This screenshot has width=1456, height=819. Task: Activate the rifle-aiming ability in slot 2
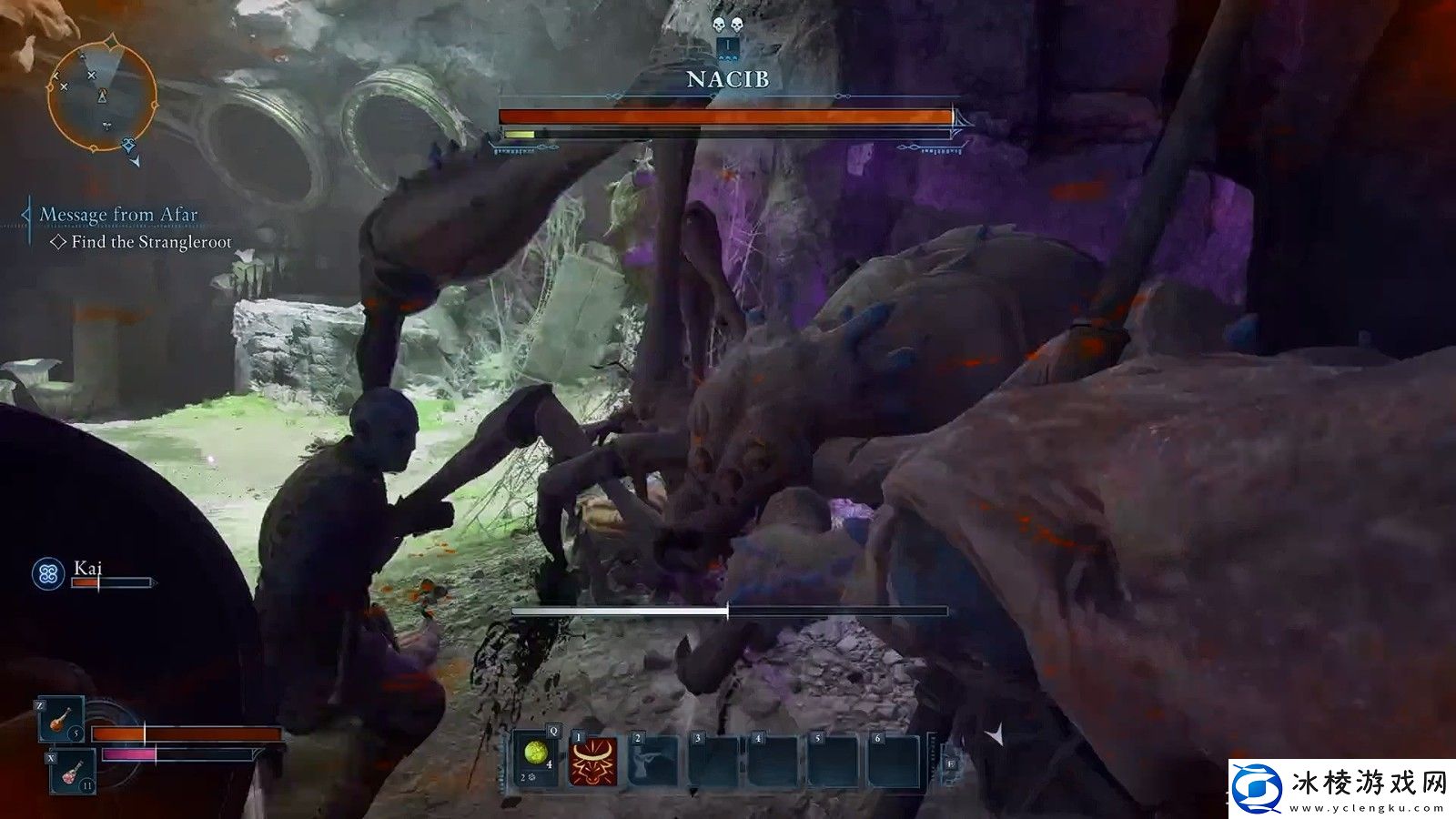pos(653,761)
